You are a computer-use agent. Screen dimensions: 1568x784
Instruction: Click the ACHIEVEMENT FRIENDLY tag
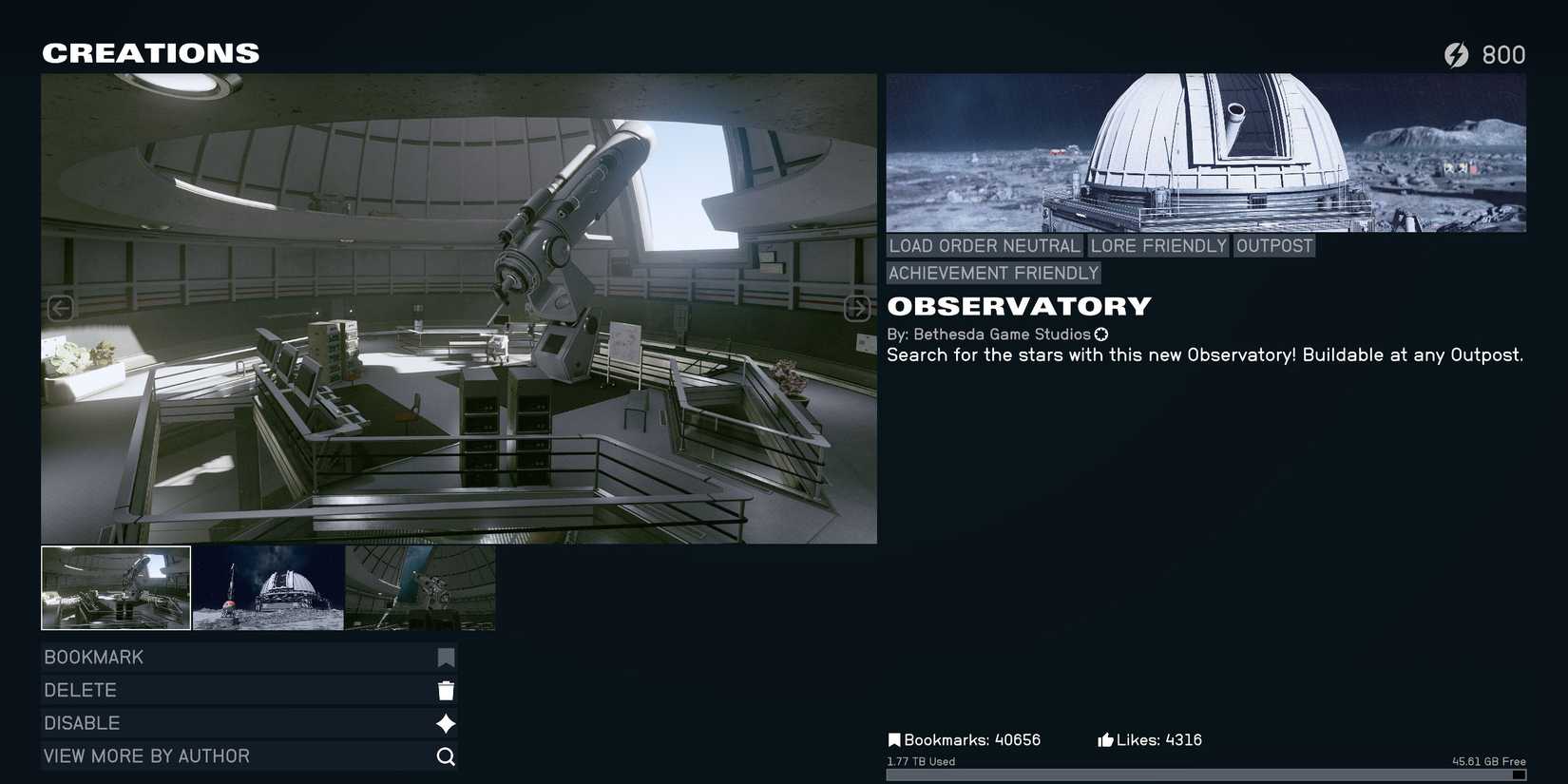pos(992,273)
